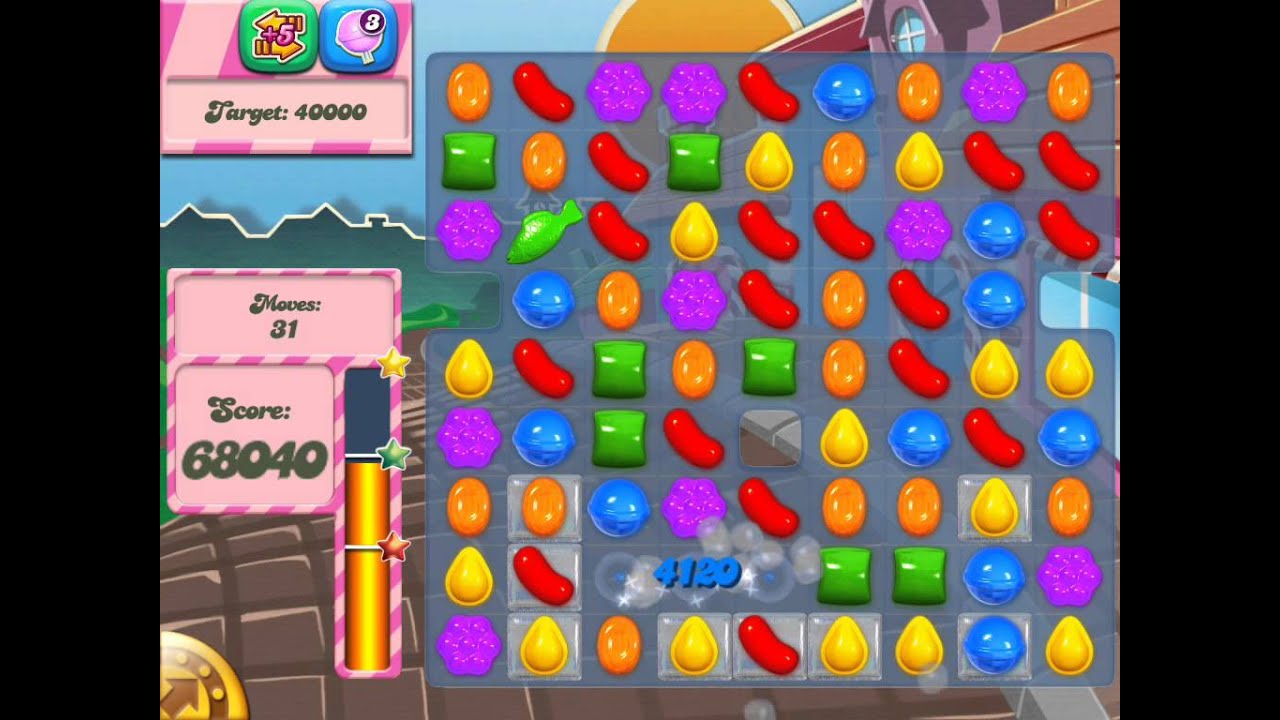Select the green fish candy

543,231
